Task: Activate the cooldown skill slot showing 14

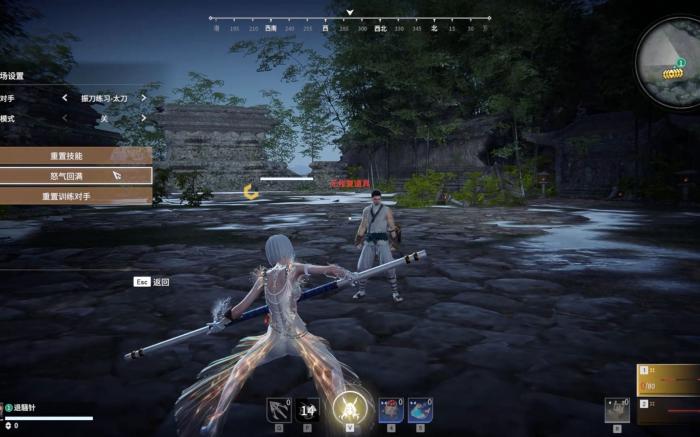Action: tap(308, 409)
